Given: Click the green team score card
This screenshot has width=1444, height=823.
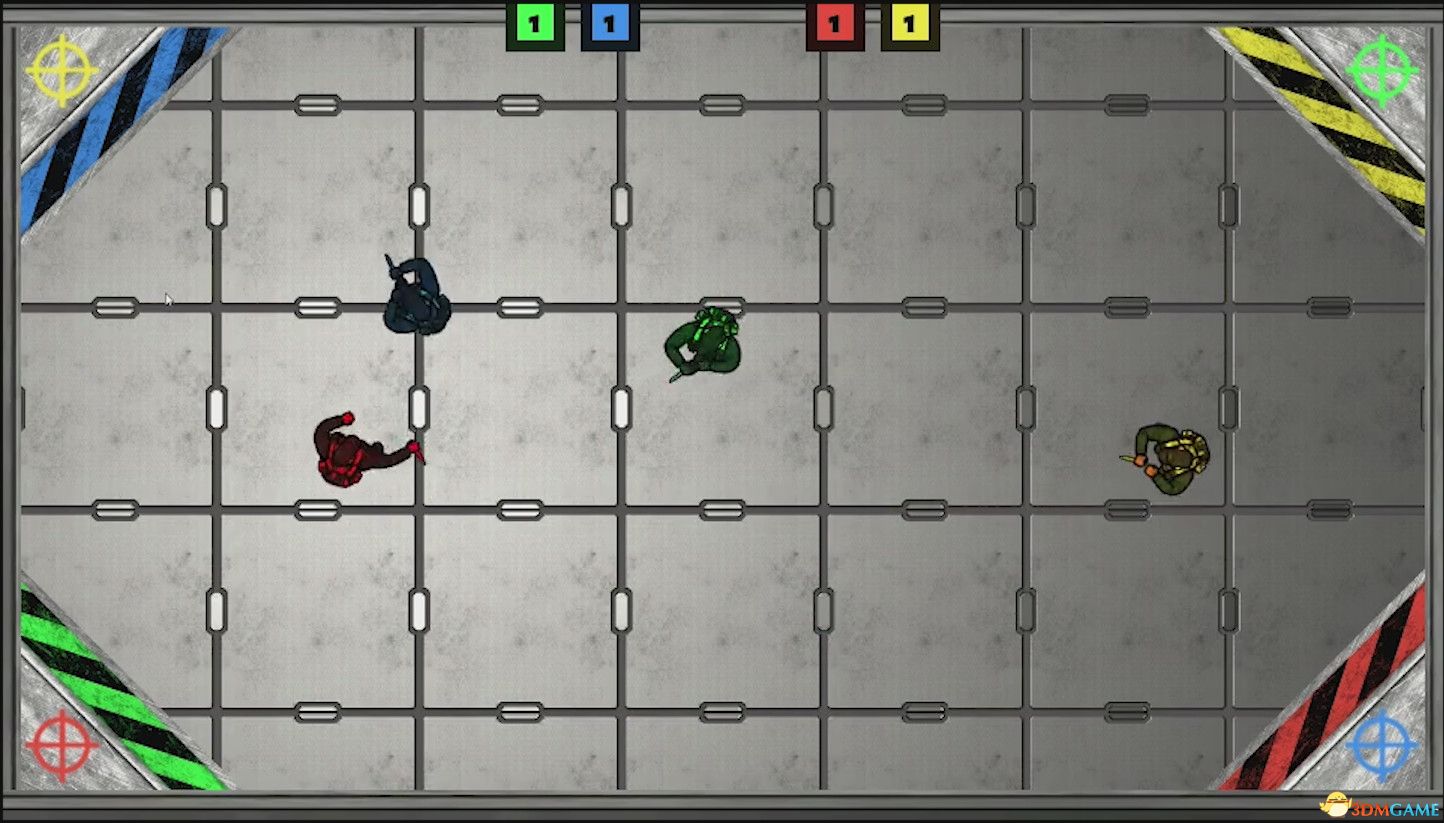Looking at the screenshot, I should [536, 22].
